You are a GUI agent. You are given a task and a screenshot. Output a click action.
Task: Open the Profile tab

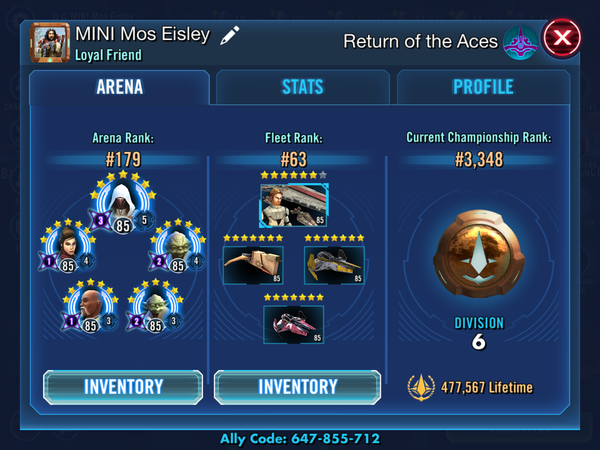coord(483,87)
